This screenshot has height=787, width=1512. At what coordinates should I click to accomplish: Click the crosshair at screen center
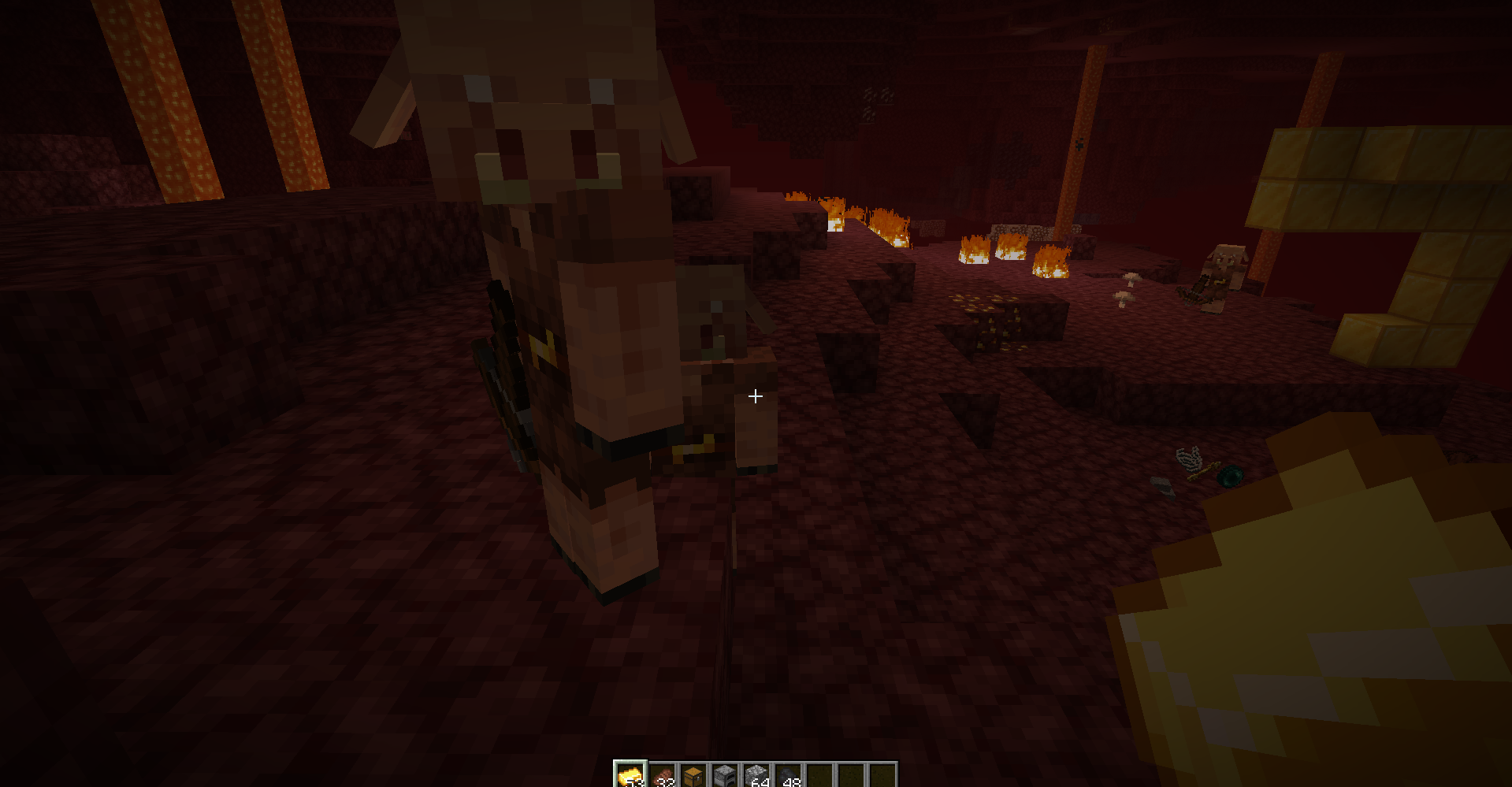point(754,395)
